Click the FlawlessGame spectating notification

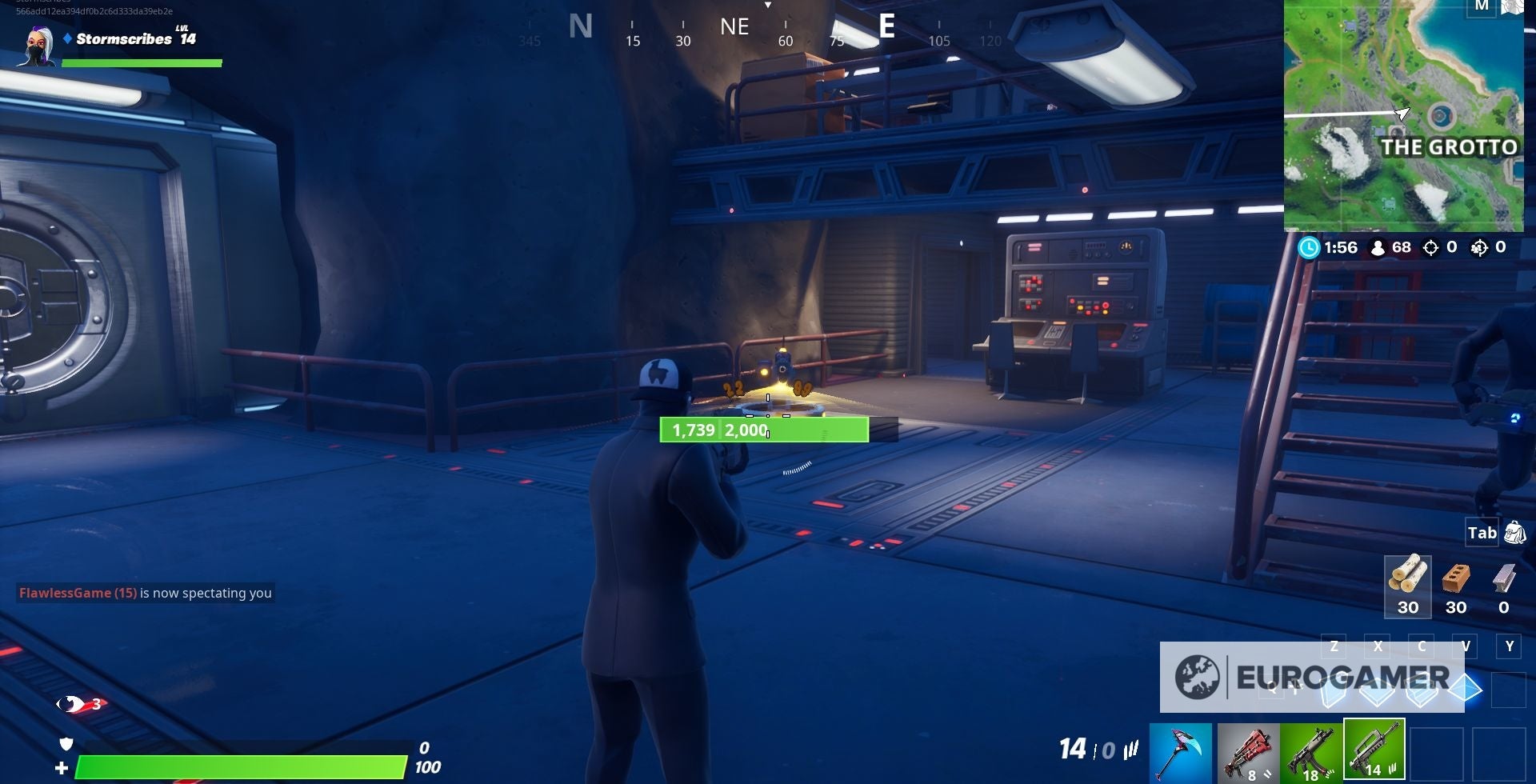pos(144,593)
